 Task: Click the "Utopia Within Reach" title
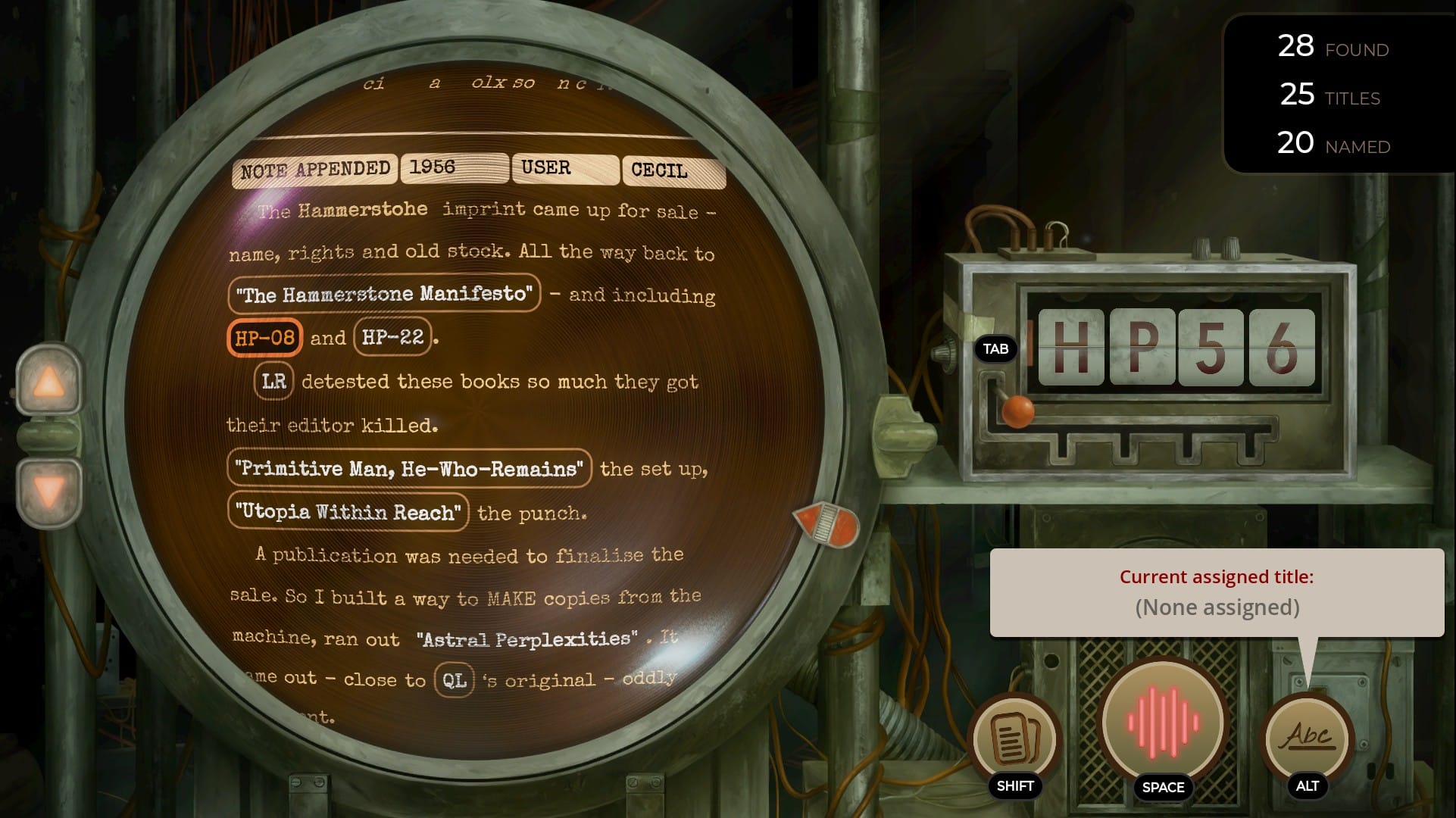click(x=347, y=512)
